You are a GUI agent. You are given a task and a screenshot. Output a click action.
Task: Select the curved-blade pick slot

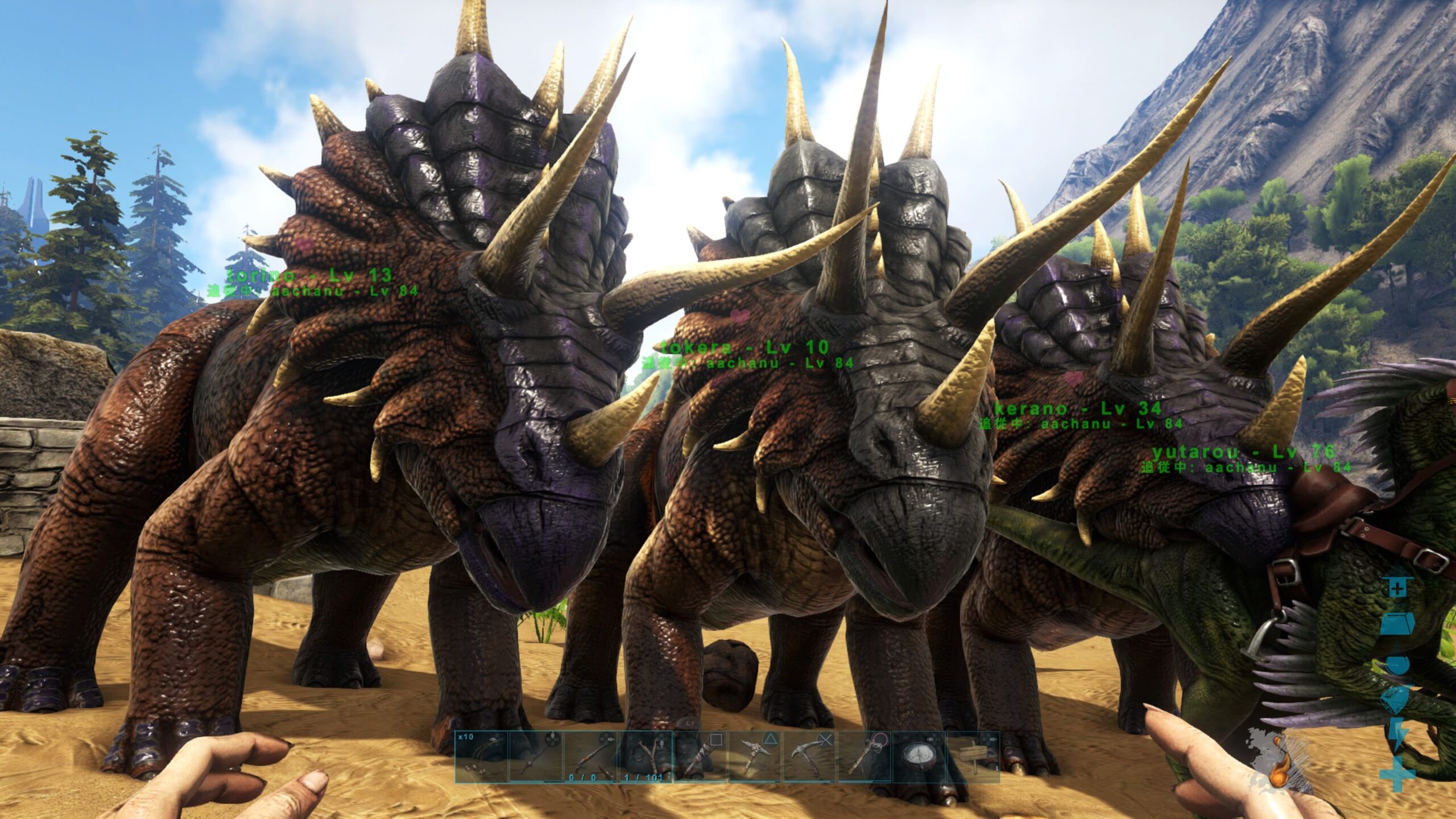click(809, 757)
